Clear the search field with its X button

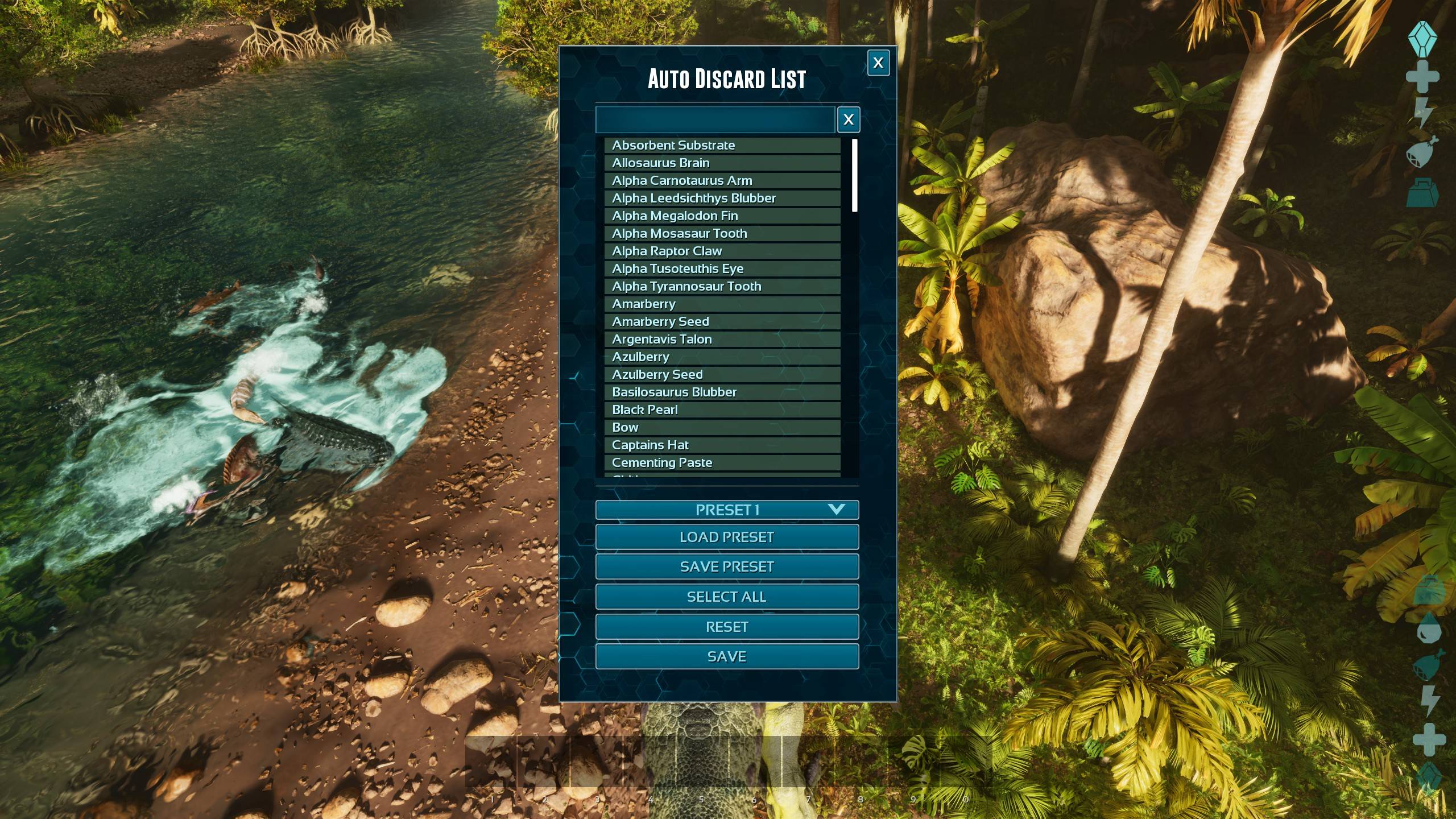click(x=848, y=119)
